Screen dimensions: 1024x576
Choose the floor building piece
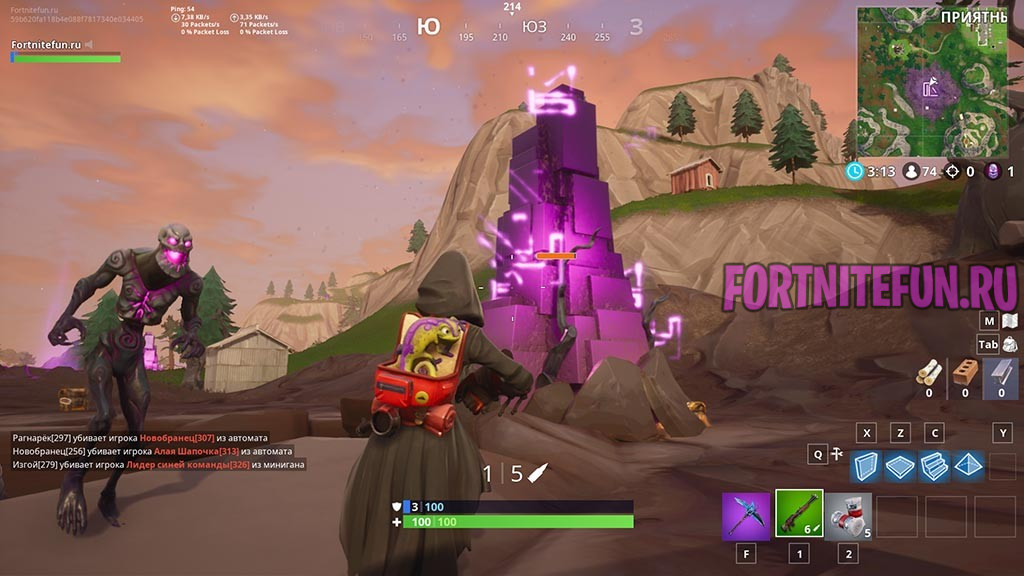pos(901,466)
